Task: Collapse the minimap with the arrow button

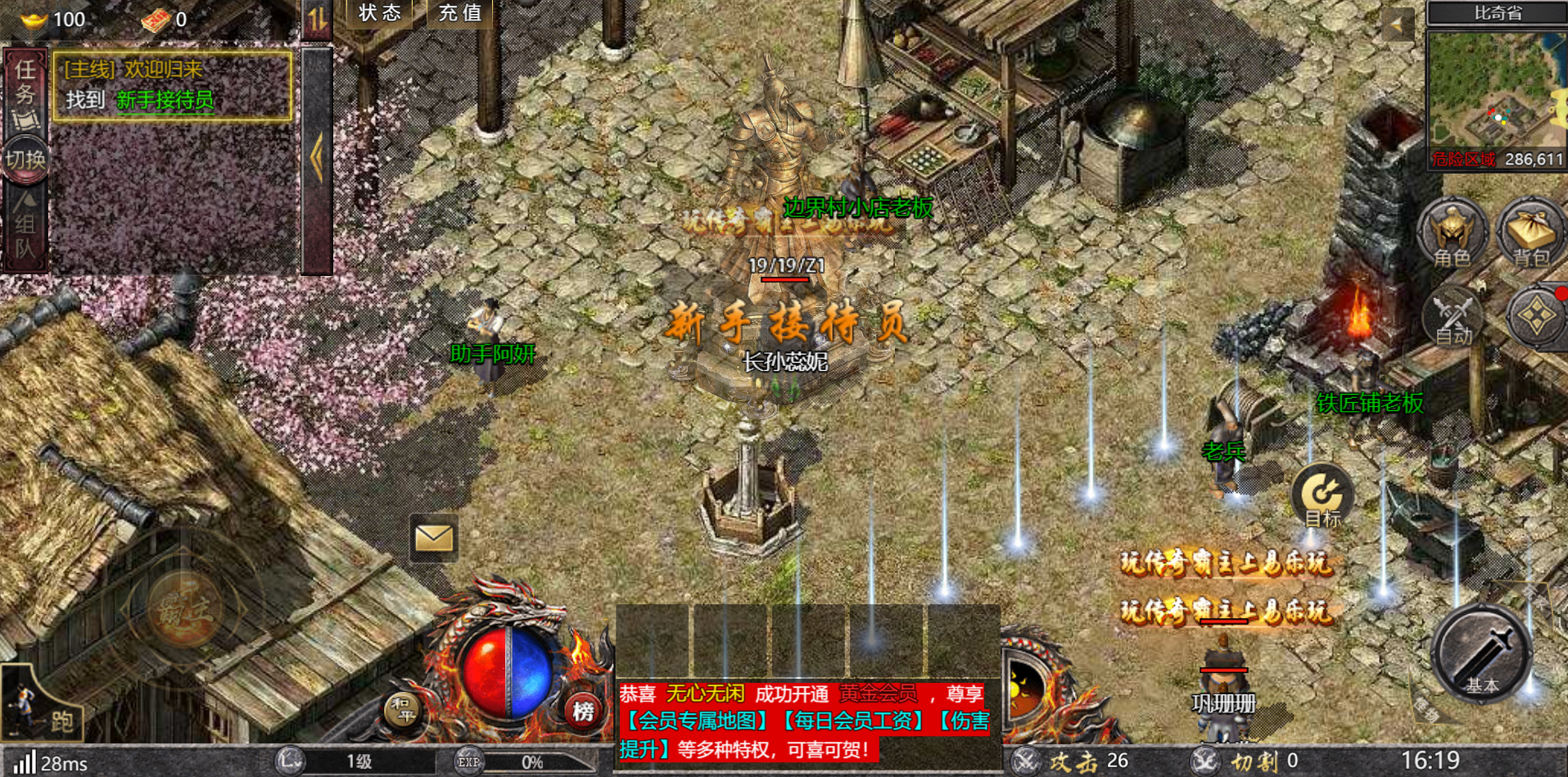Action: tap(1398, 25)
